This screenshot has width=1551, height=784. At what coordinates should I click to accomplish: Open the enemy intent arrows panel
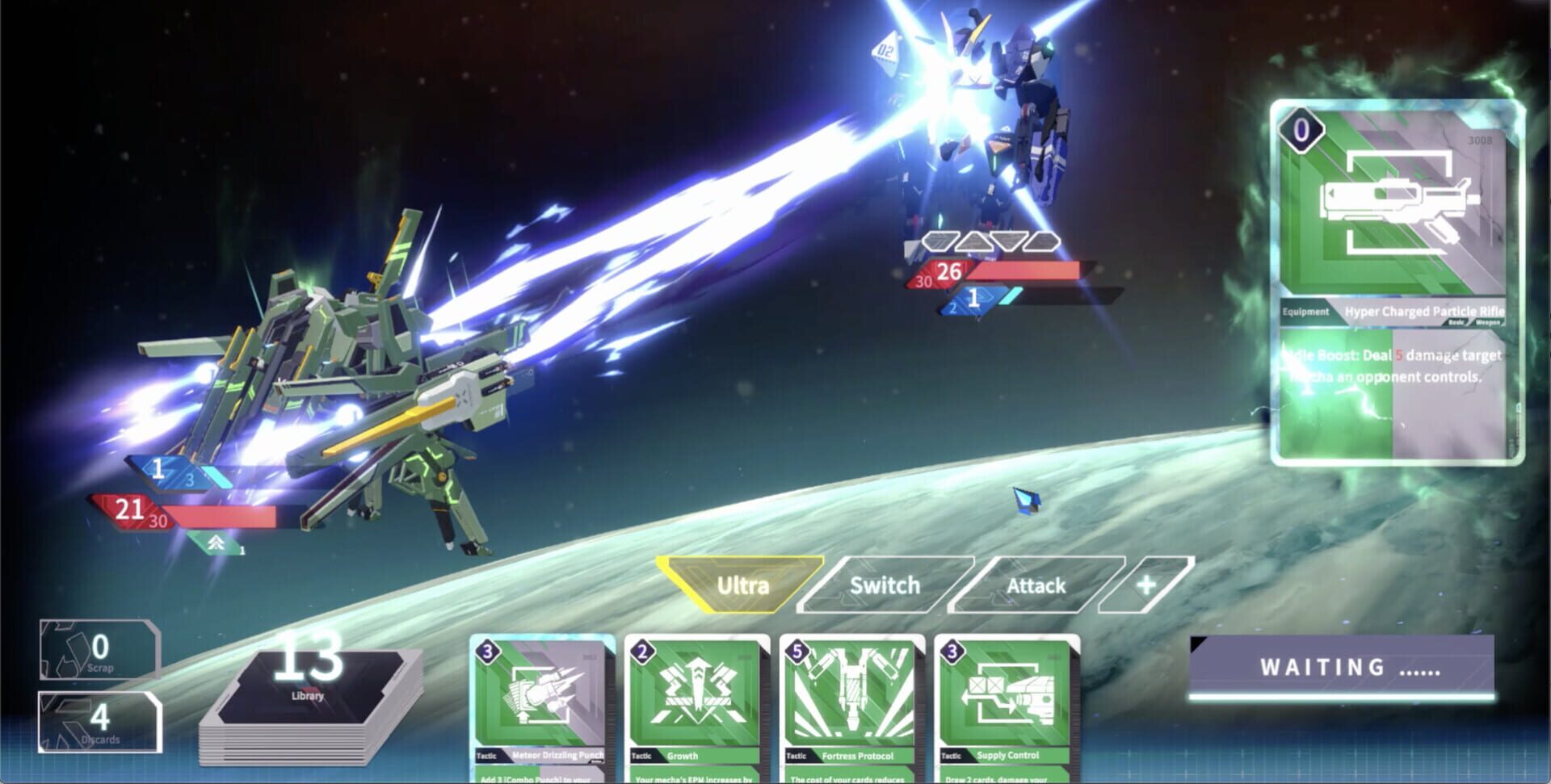point(991,239)
